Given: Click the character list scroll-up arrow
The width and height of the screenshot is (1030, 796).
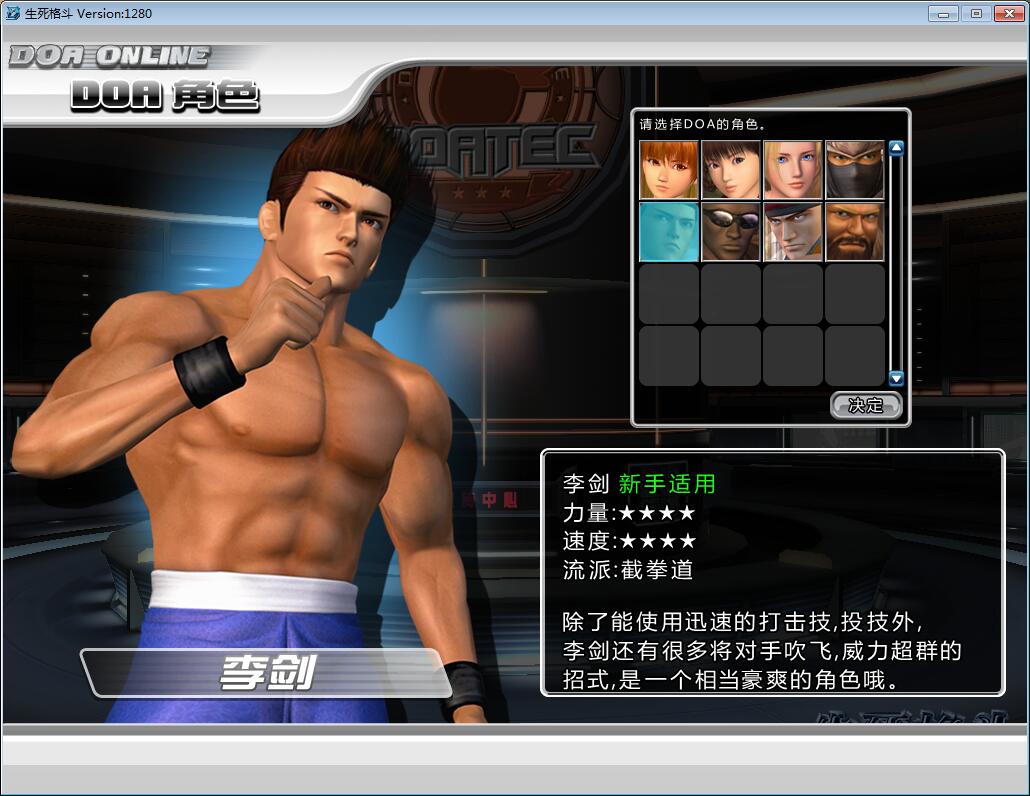Looking at the screenshot, I should point(896,149).
